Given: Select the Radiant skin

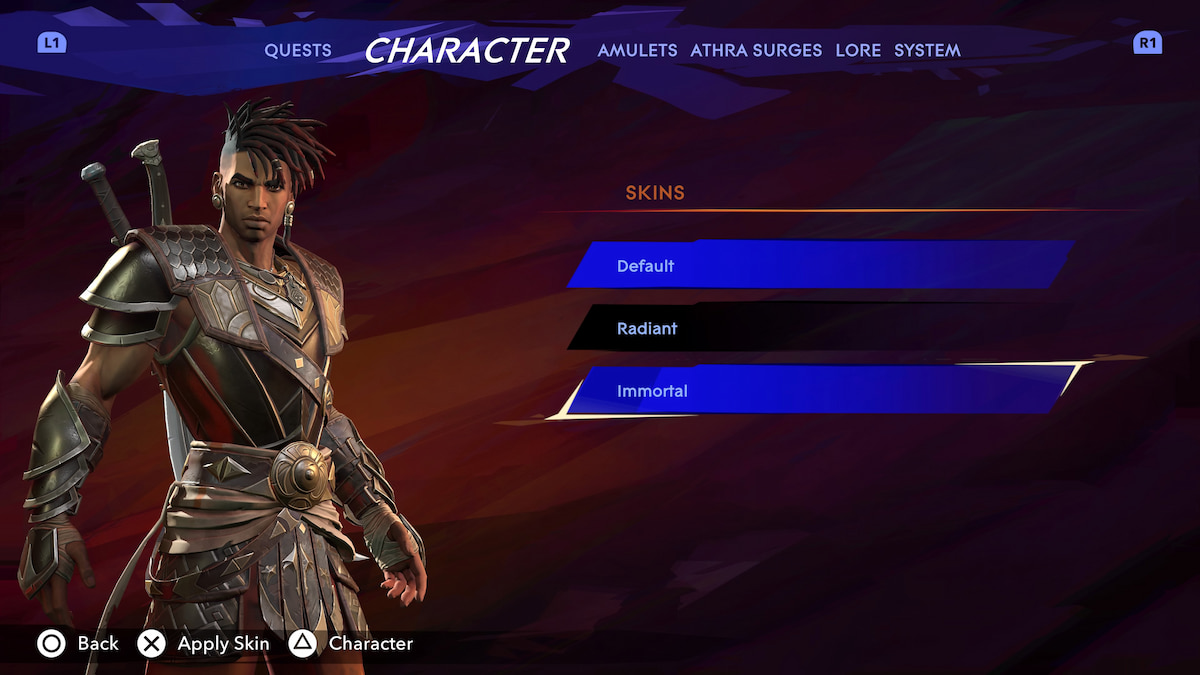Looking at the screenshot, I should coord(820,328).
